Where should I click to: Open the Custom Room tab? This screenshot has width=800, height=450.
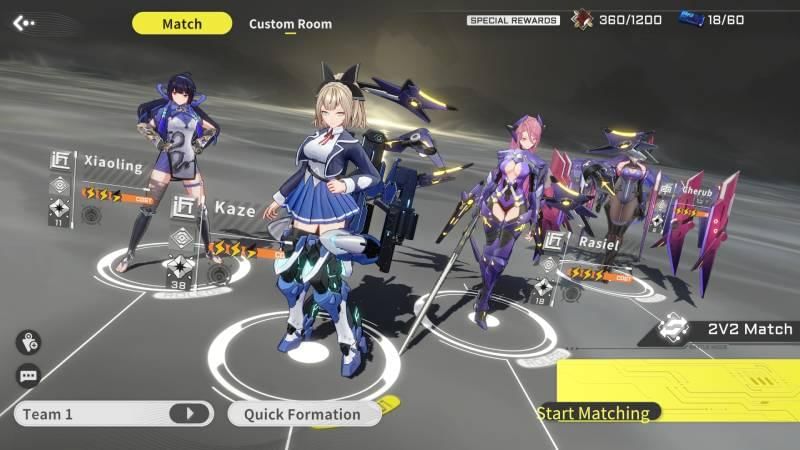click(x=290, y=24)
